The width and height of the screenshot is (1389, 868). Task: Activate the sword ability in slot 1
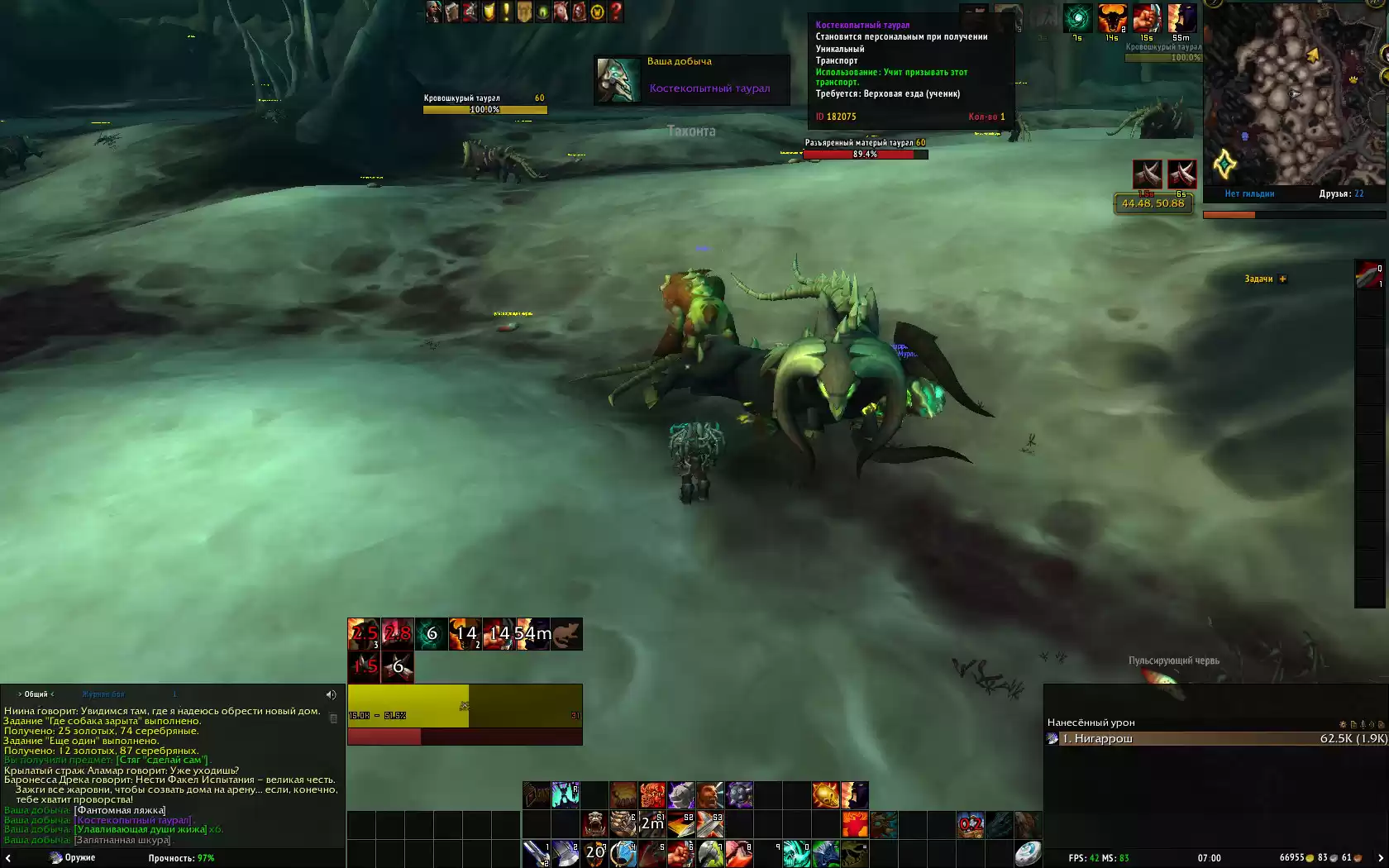tap(537, 853)
